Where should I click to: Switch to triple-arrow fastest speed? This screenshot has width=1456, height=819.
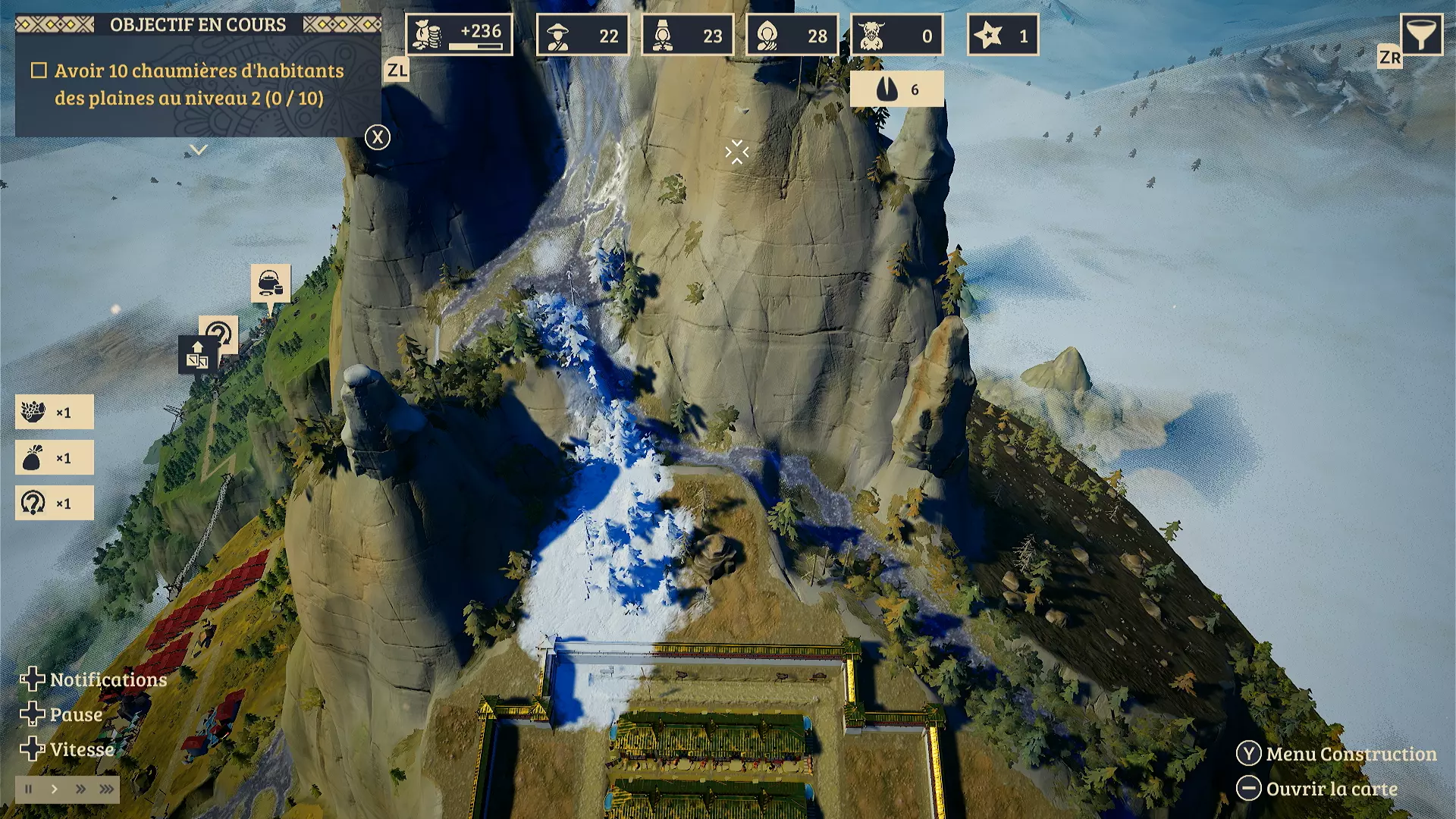point(107,789)
